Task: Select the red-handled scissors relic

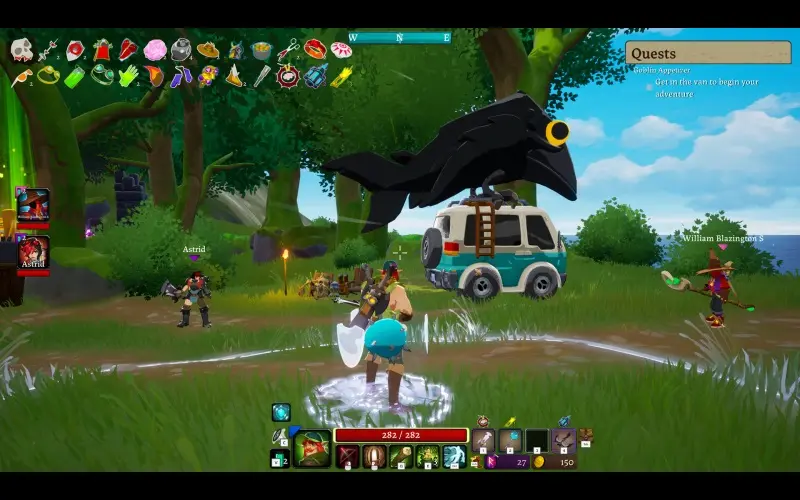Action: pyautogui.click(x=288, y=49)
